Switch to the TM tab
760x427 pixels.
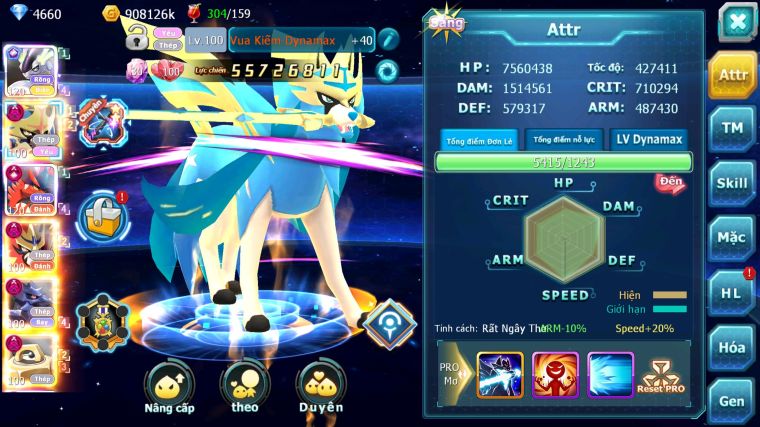732,127
